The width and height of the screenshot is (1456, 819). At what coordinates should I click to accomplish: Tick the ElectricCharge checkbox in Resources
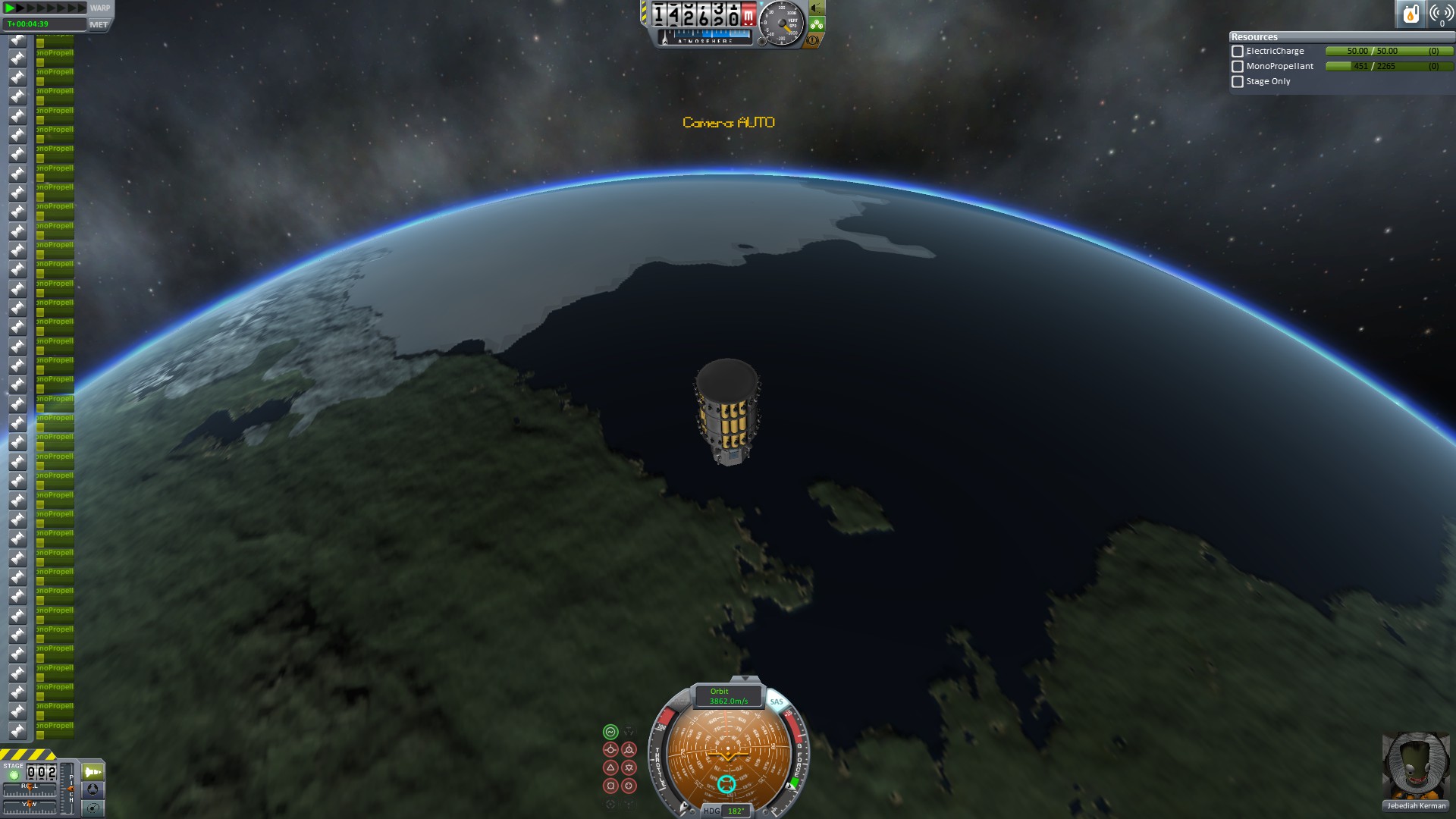[1238, 52]
